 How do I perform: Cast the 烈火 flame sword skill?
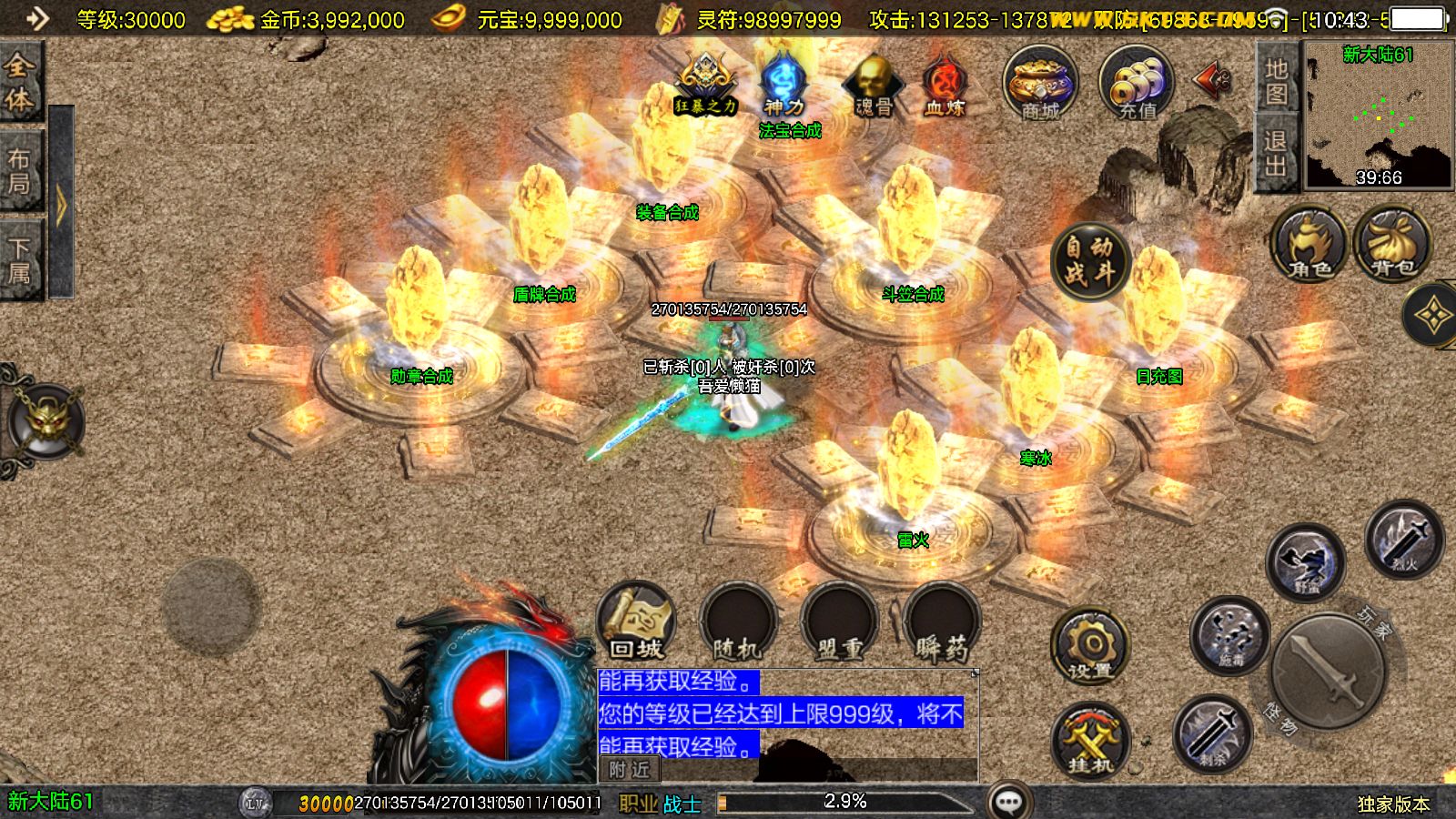click(1404, 539)
